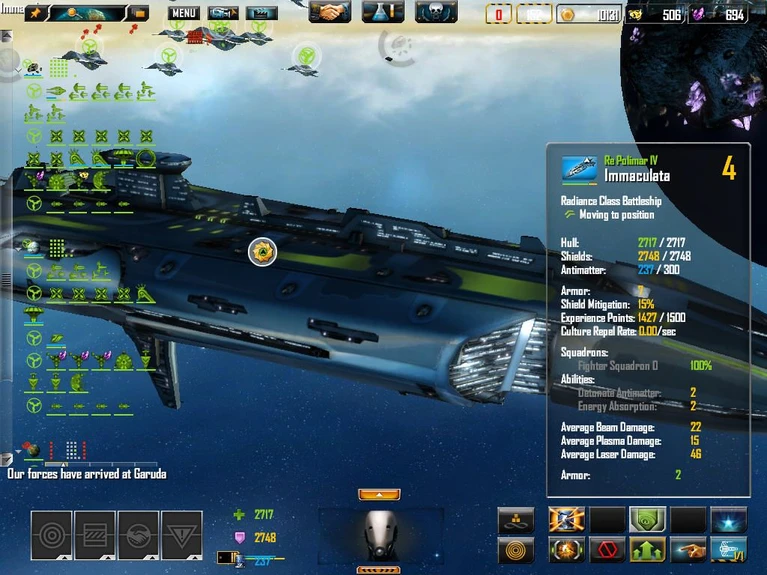
Task: Open the pirate skull screen
Action: pyautogui.click(x=436, y=12)
